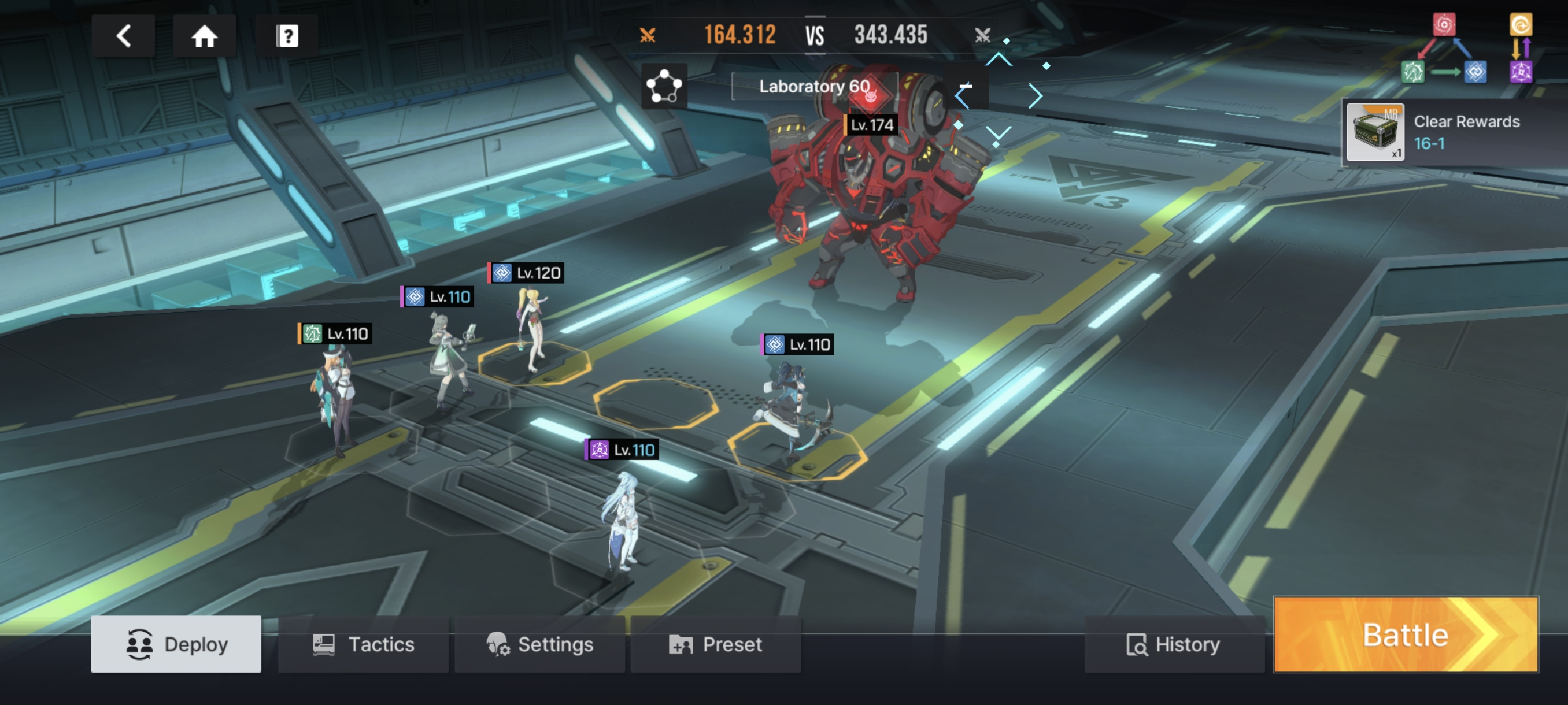Screen dimensions: 1568x705
Task: Open the battle History log
Action: coord(1174,644)
